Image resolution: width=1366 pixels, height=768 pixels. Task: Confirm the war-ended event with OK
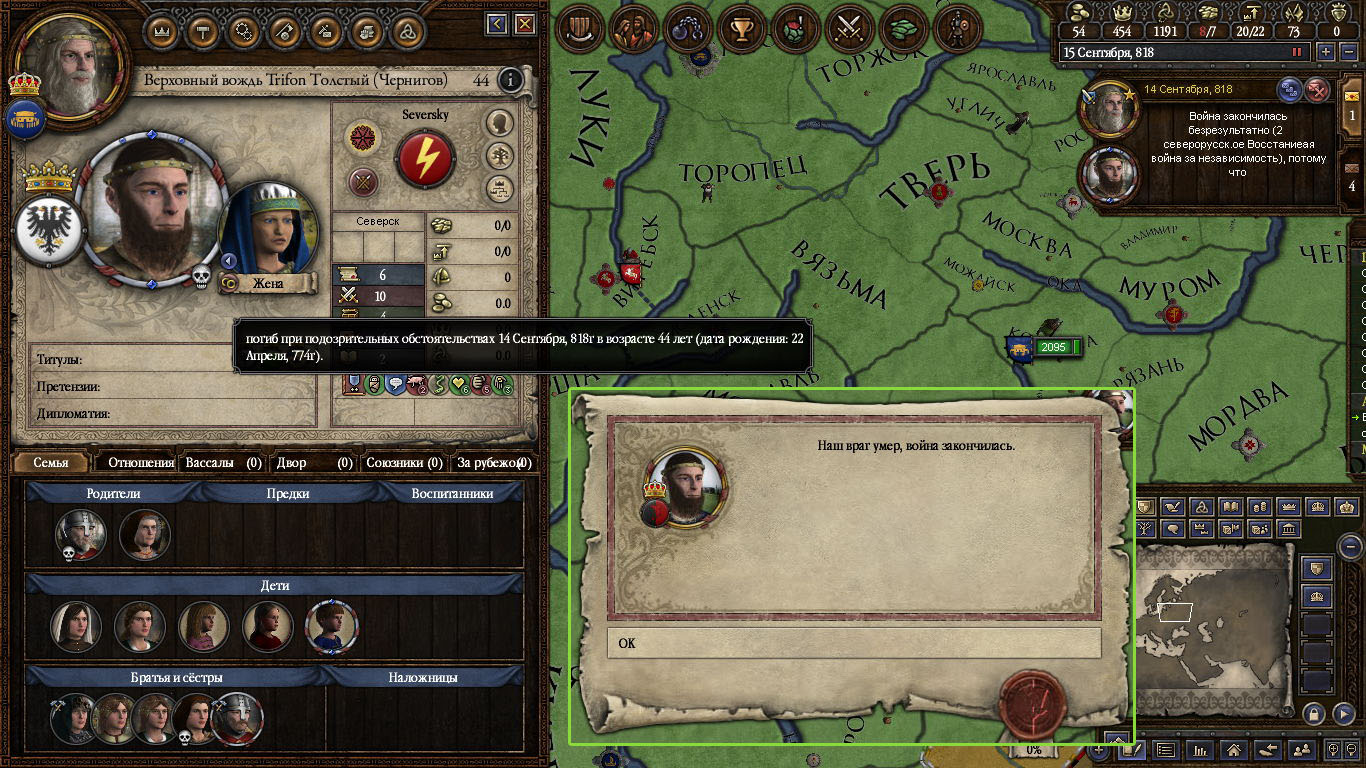[853, 643]
